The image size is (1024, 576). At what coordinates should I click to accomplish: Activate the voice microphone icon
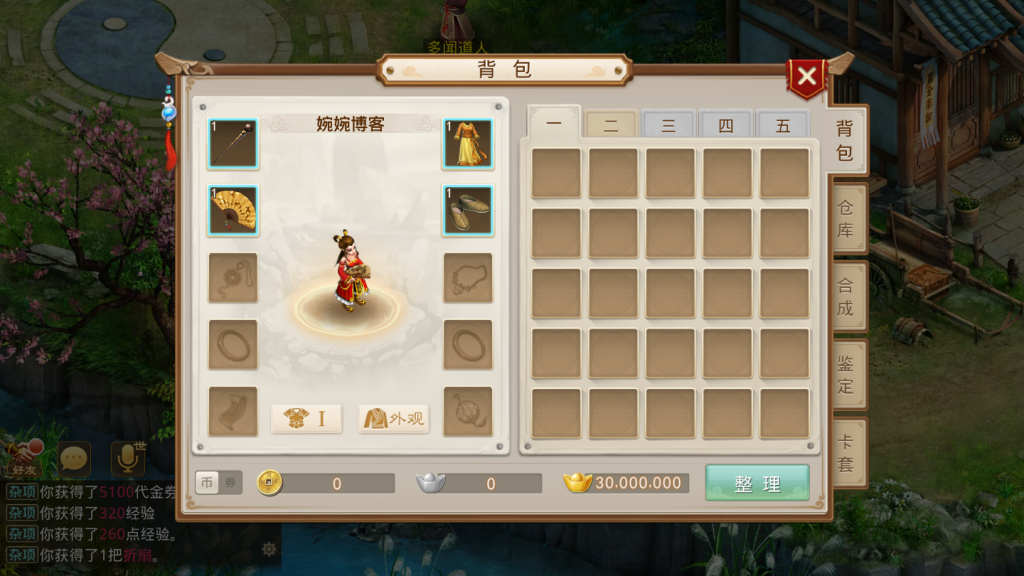(x=128, y=458)
